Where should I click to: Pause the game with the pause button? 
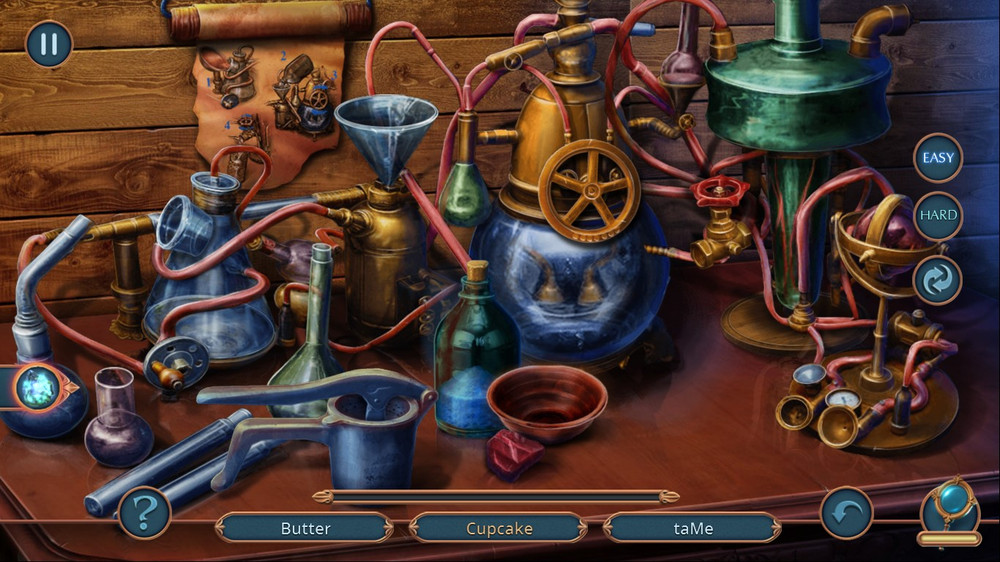pyautogui.click(x=48, y=44)
